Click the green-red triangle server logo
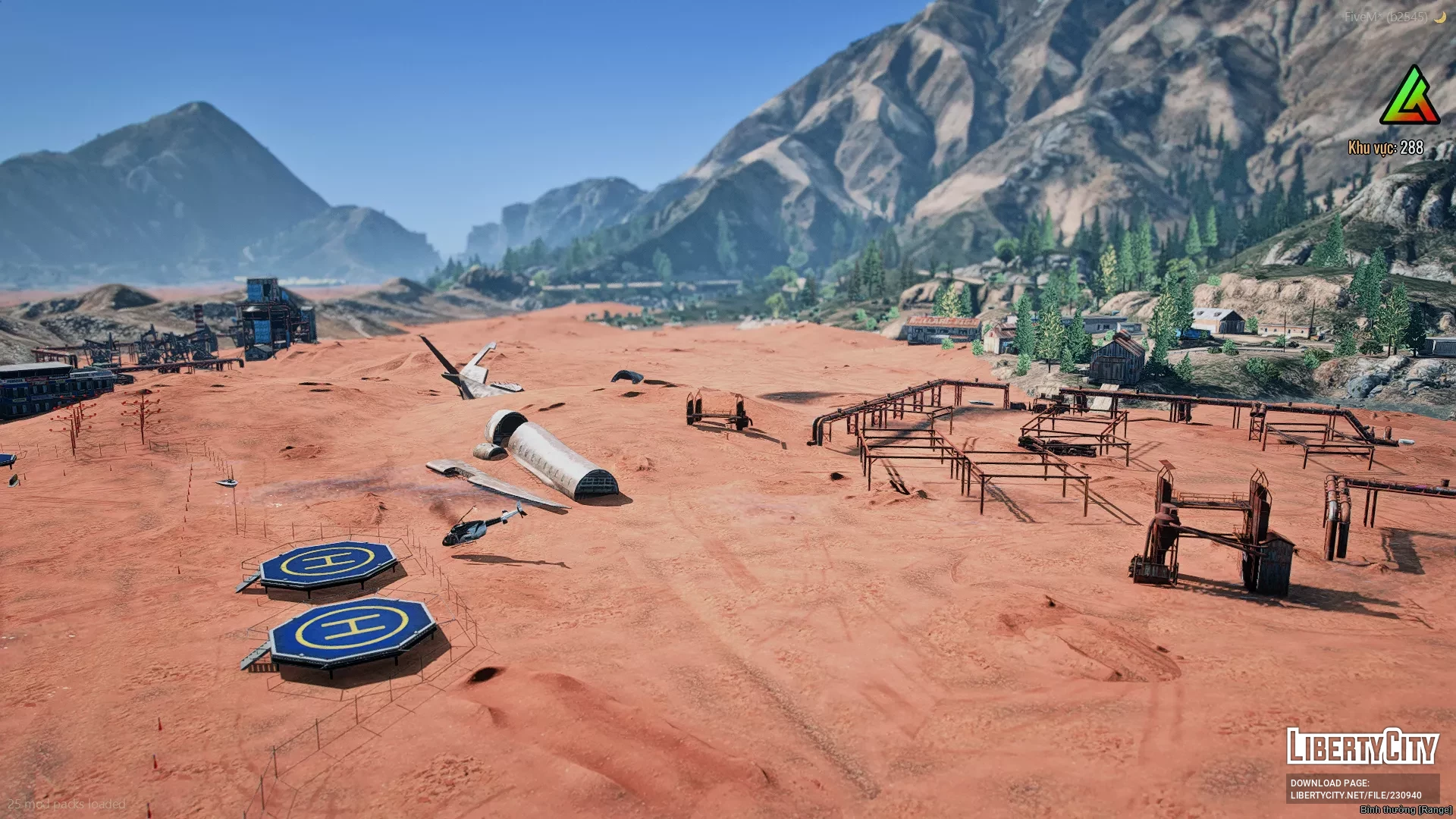 coord(1410,98)
